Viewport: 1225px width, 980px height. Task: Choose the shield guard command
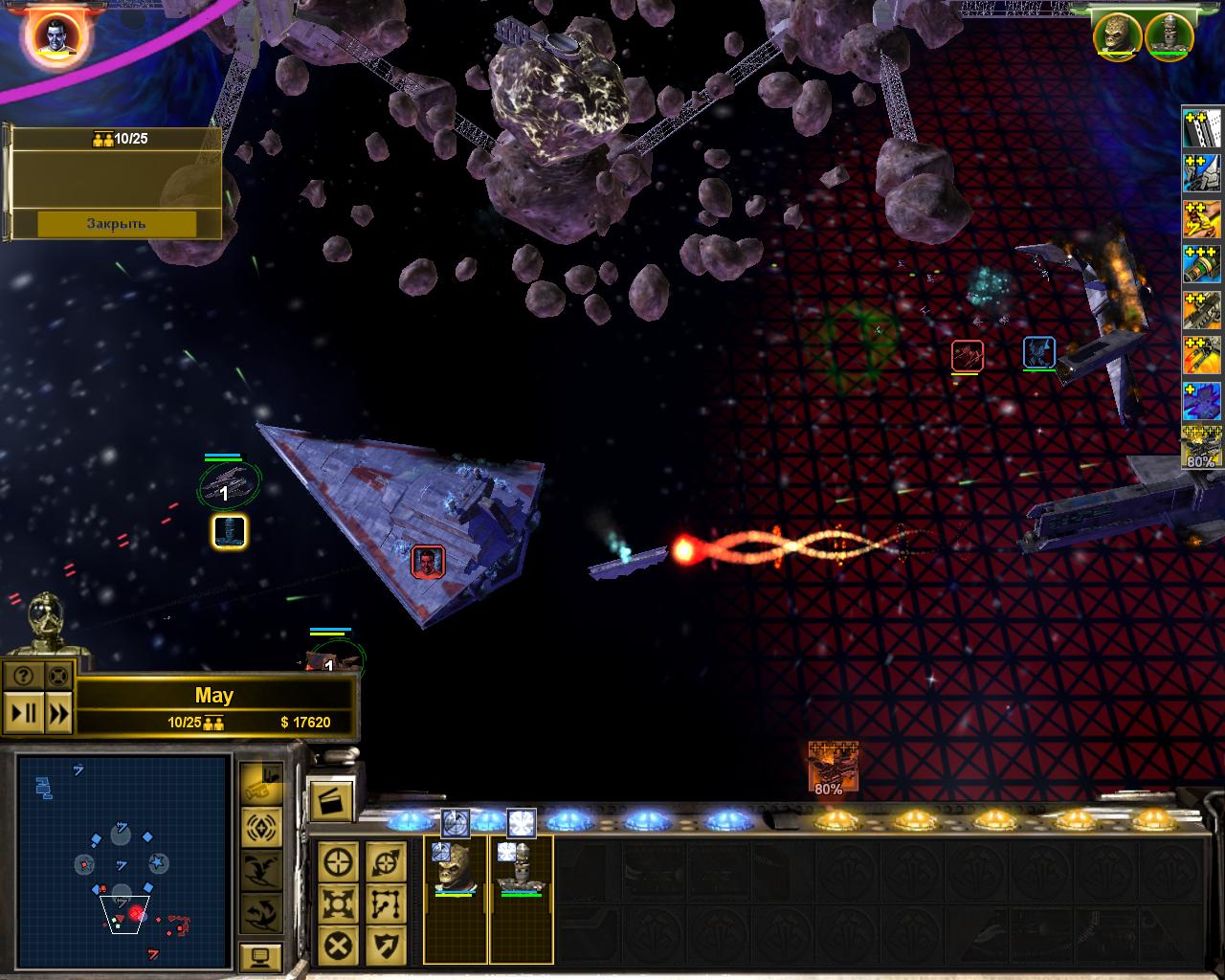385,946
